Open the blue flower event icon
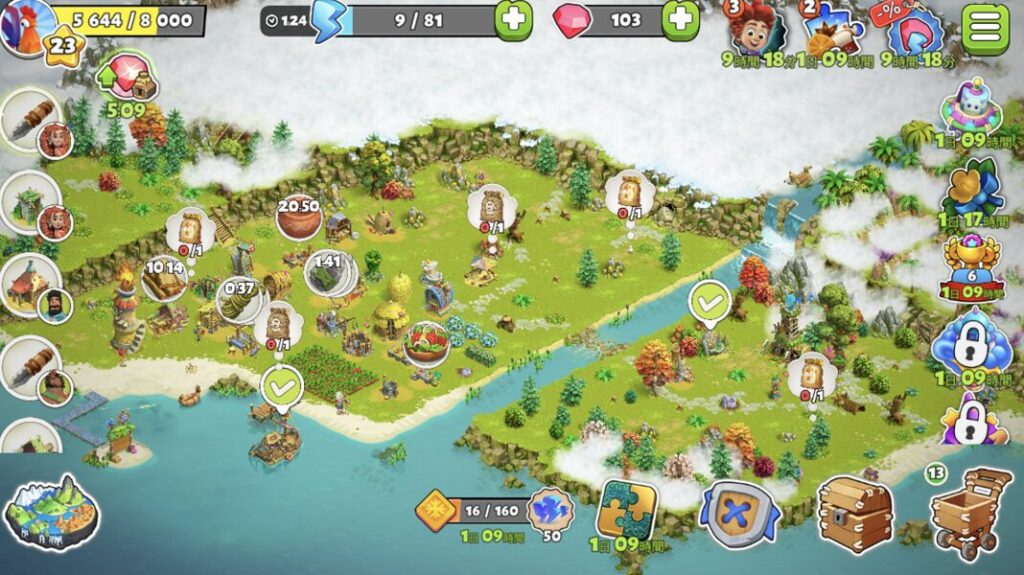The width and height of the screenshot is (1024, 575). pyautogui.click(x=971, y=187)
